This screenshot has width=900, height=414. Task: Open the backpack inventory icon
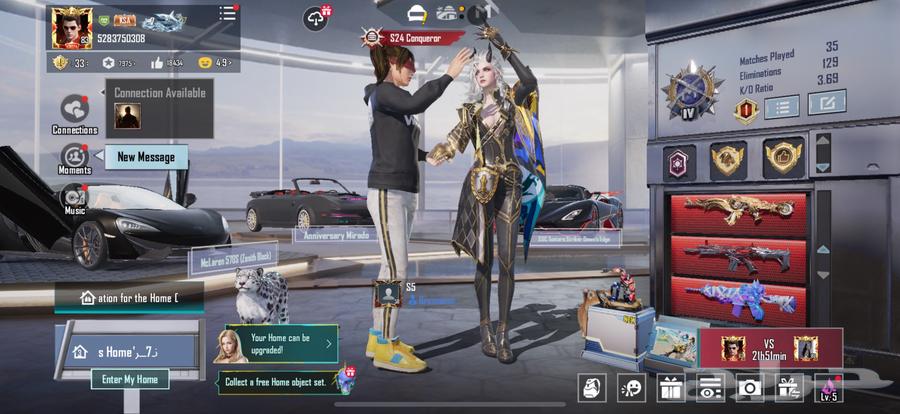591,389
